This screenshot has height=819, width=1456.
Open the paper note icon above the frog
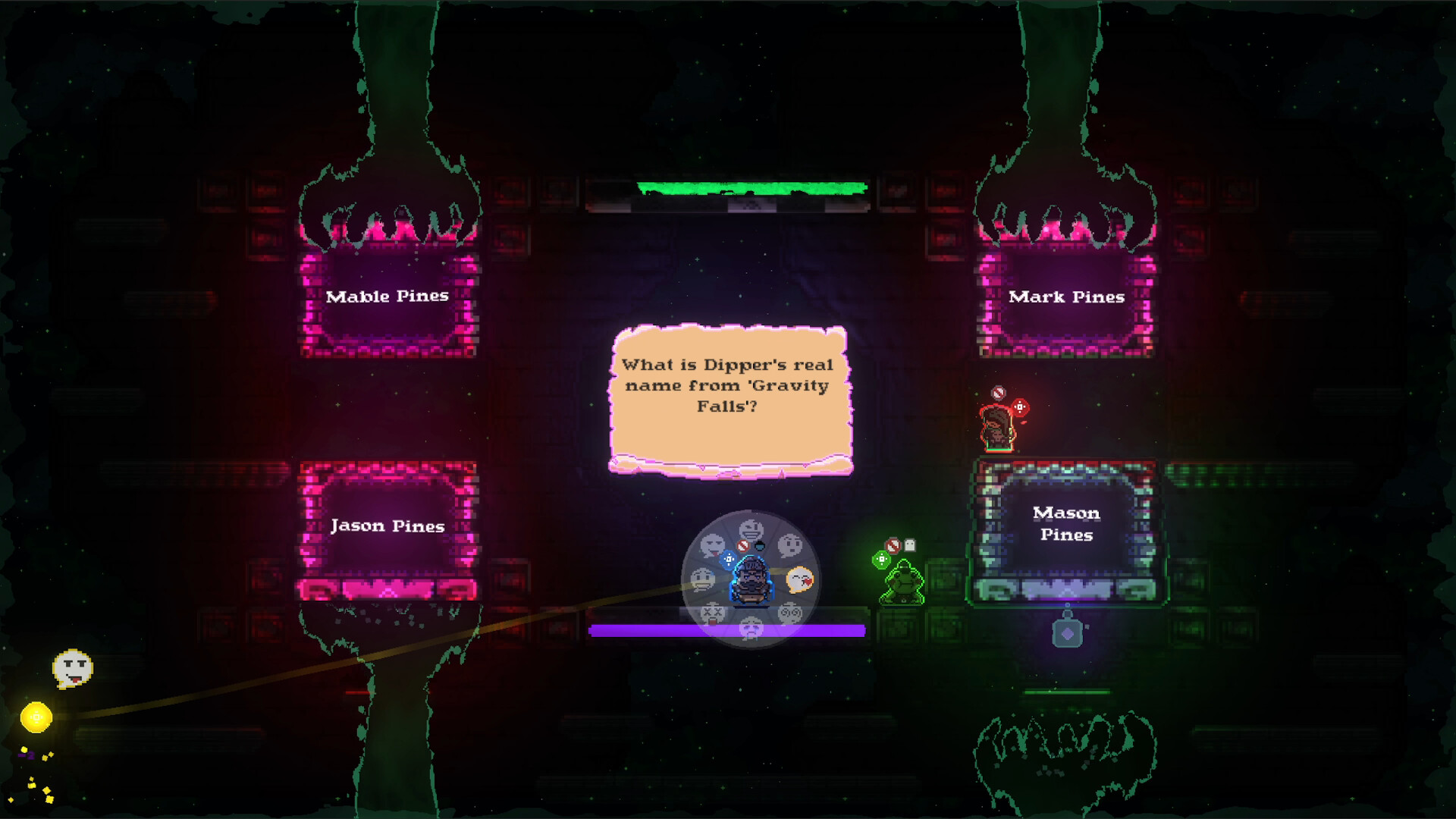tap(909, 544)
